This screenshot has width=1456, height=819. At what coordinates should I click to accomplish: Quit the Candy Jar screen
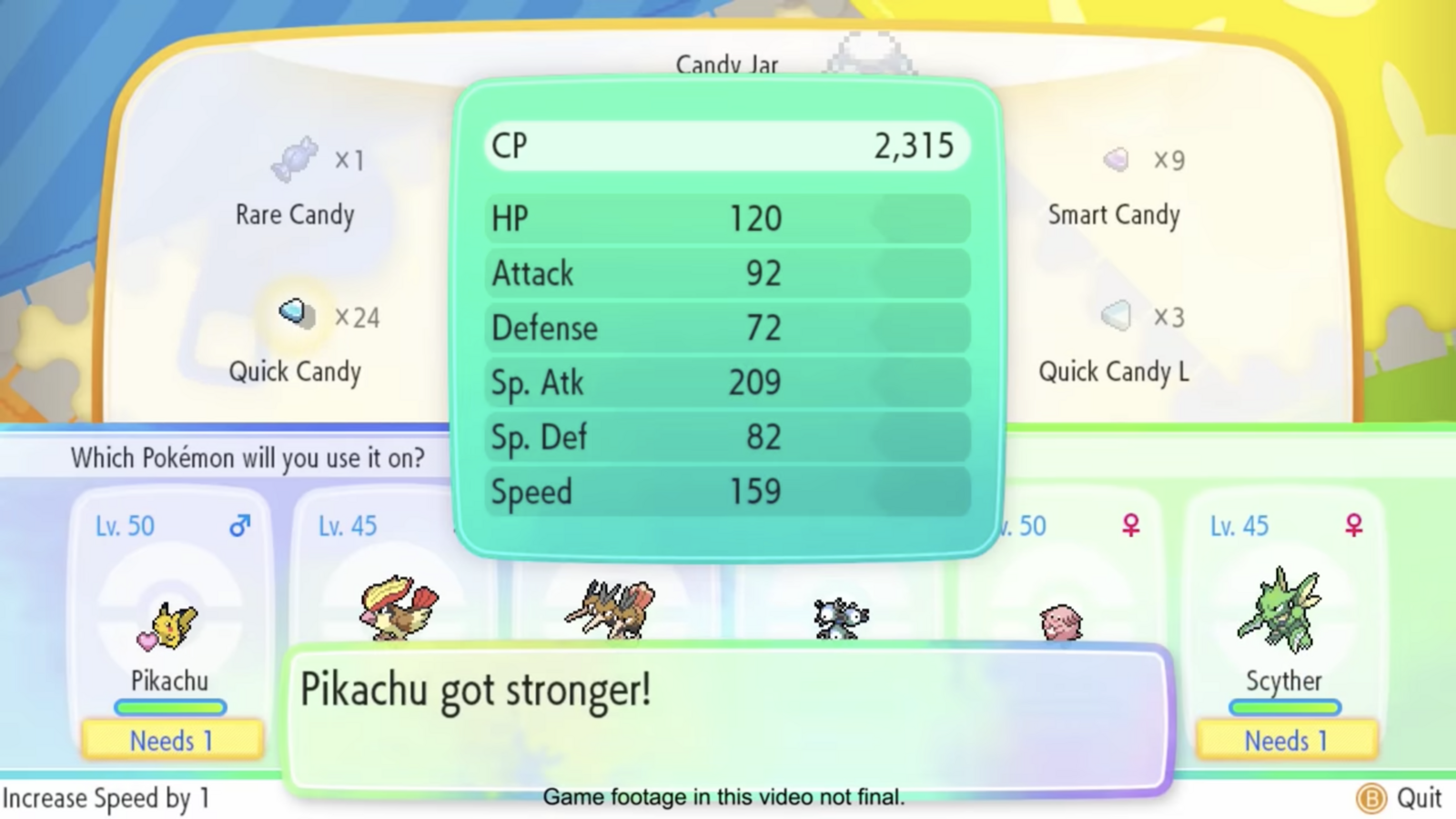[x=1401, y=798]
